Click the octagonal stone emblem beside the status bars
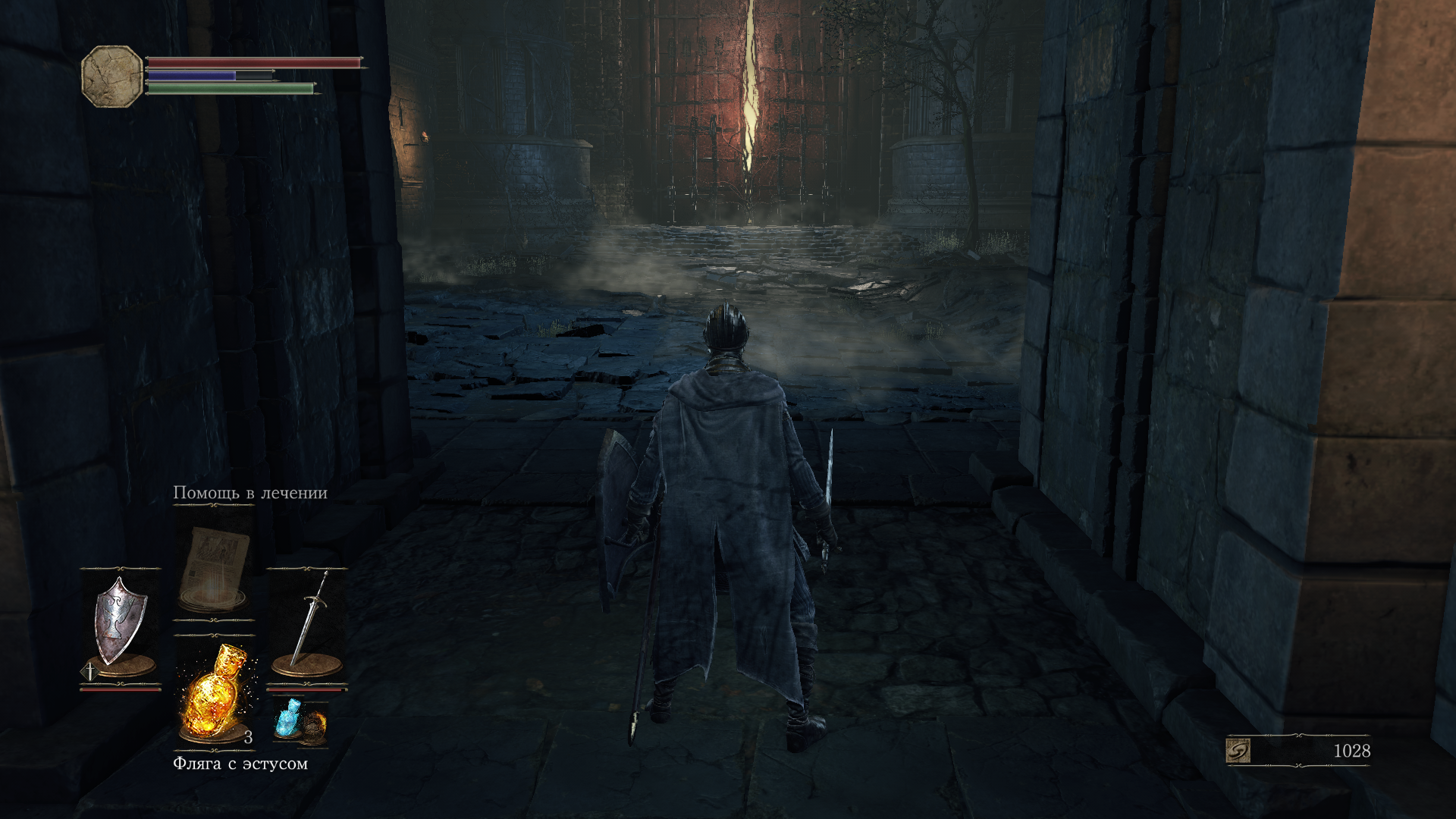 point(112,76)
